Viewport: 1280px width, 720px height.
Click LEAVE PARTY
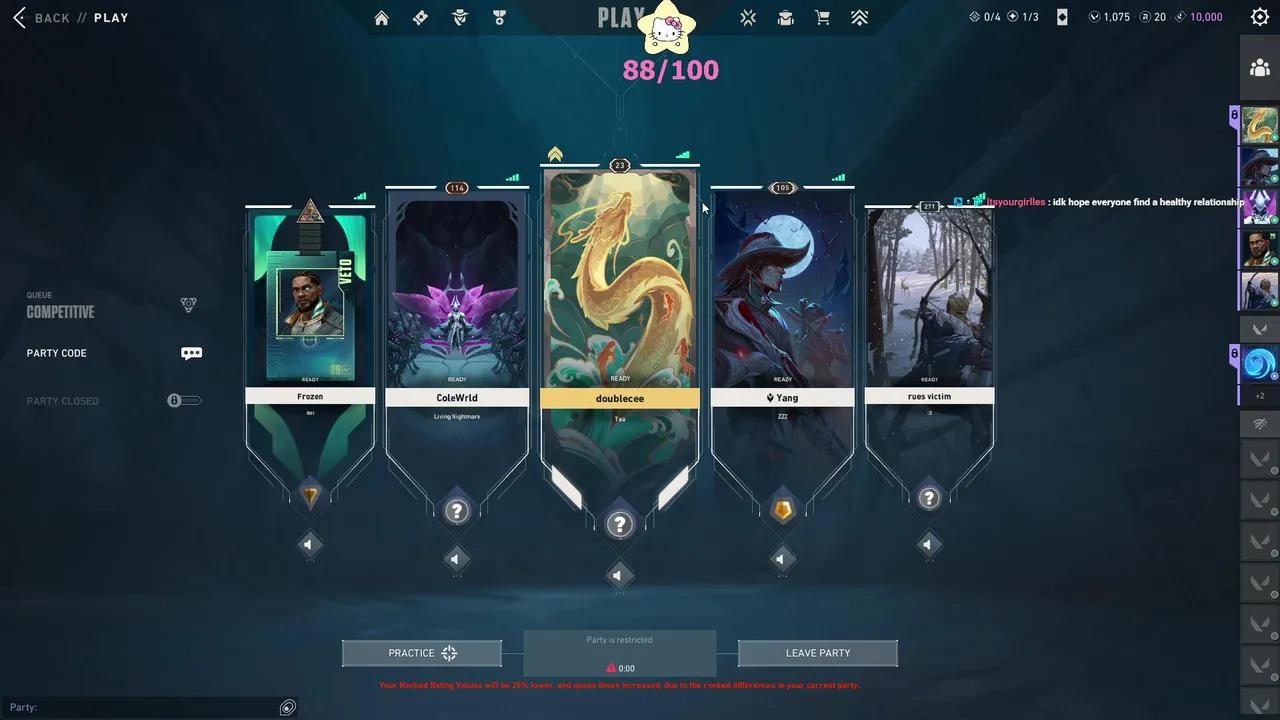click(817, 652)
